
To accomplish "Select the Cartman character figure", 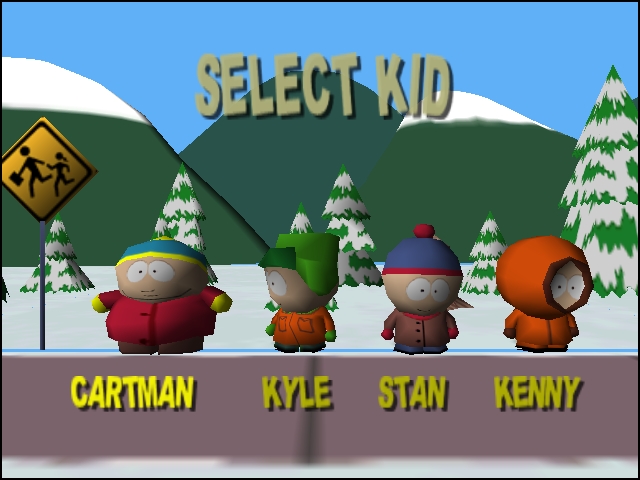I will 160,297.
